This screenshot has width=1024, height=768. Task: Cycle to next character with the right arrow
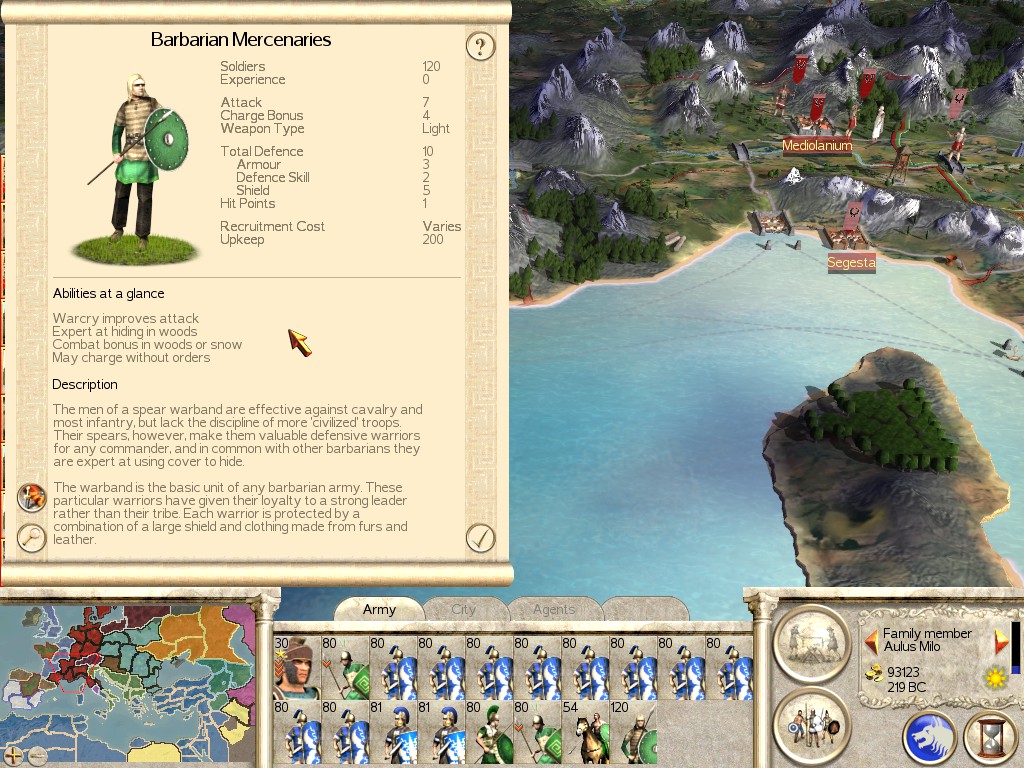point(1001,641)
